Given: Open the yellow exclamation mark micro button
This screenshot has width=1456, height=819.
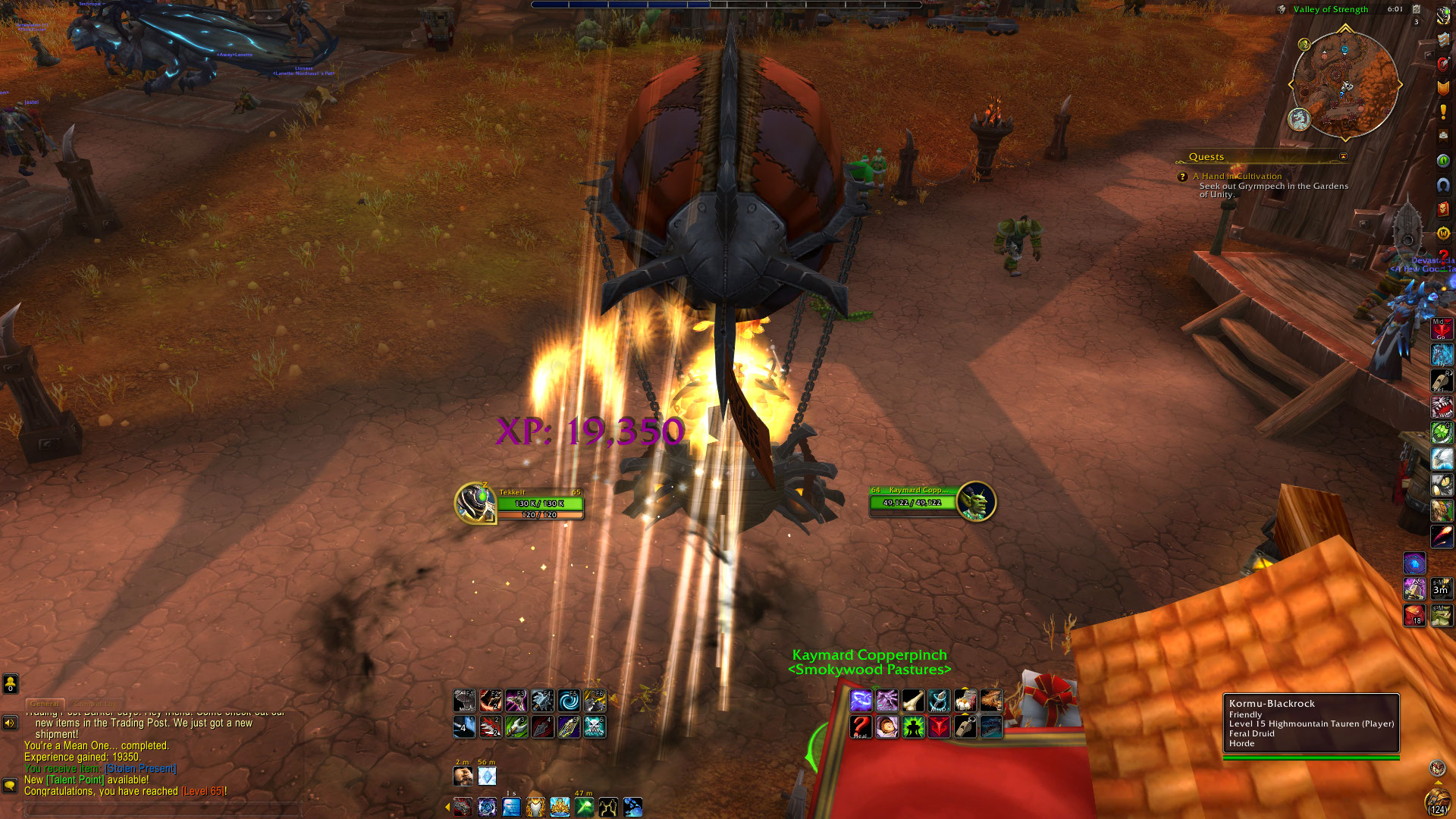Looking at the screenshot, I should pyautogui.click(x=1442, y=112).
